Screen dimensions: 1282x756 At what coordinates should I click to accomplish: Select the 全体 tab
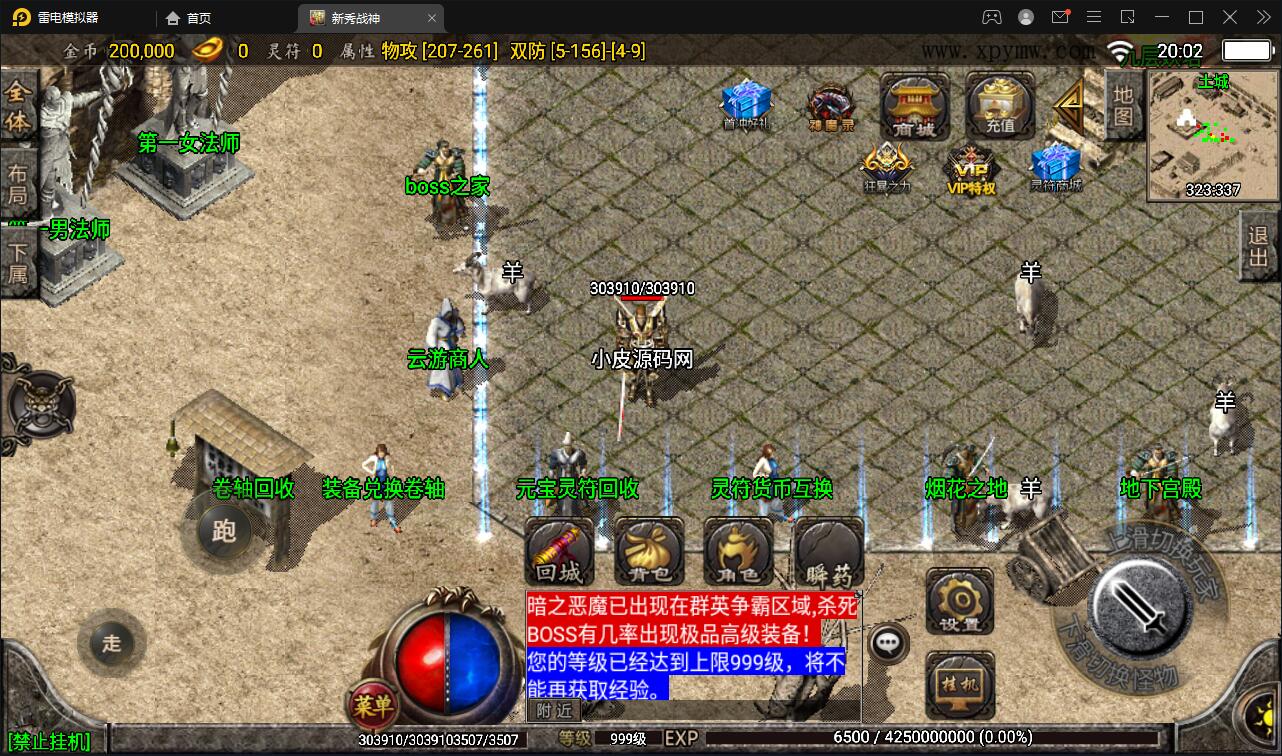tap(18, 107)
